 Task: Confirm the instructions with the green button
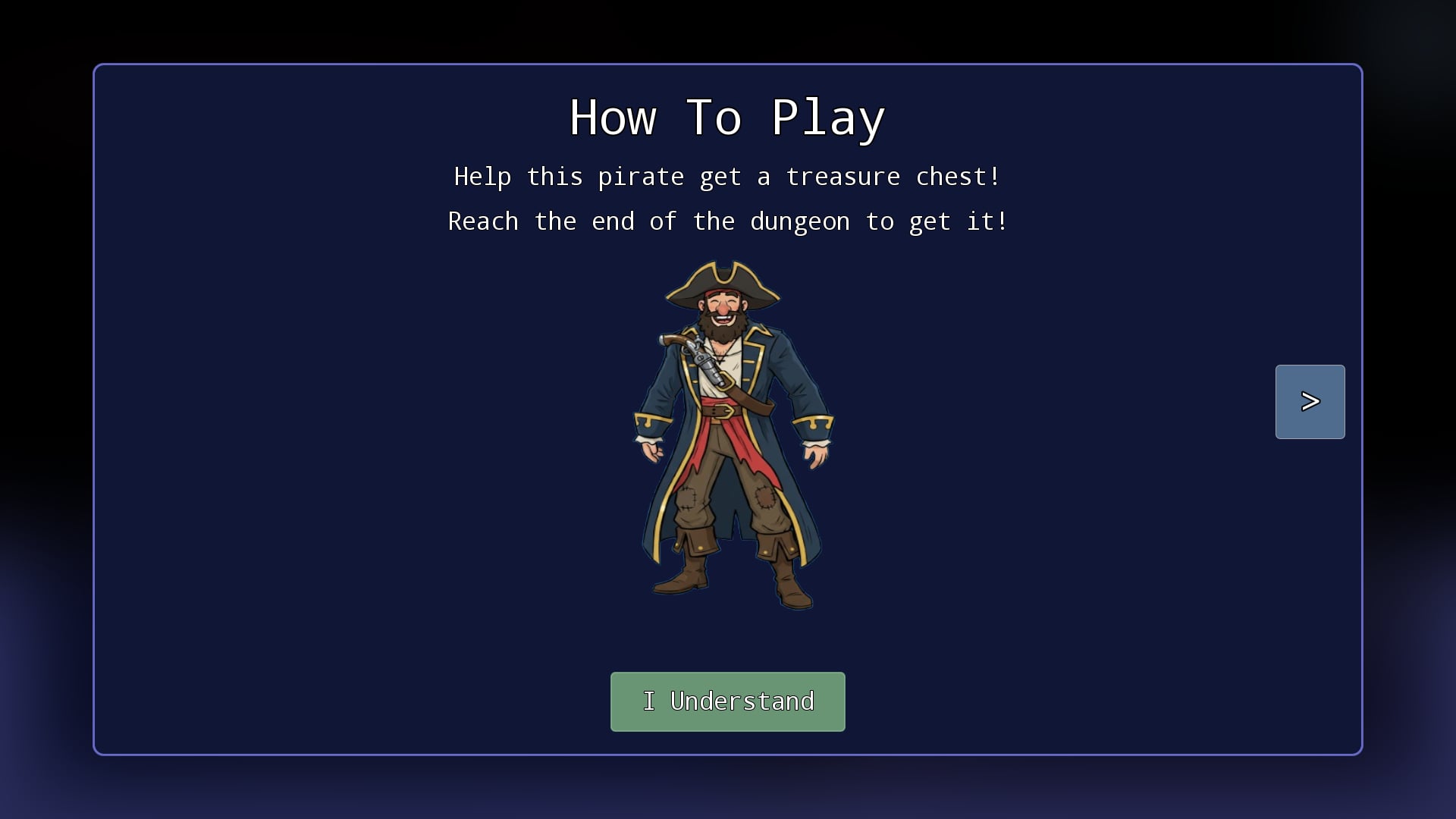click(x=727, y=701)
